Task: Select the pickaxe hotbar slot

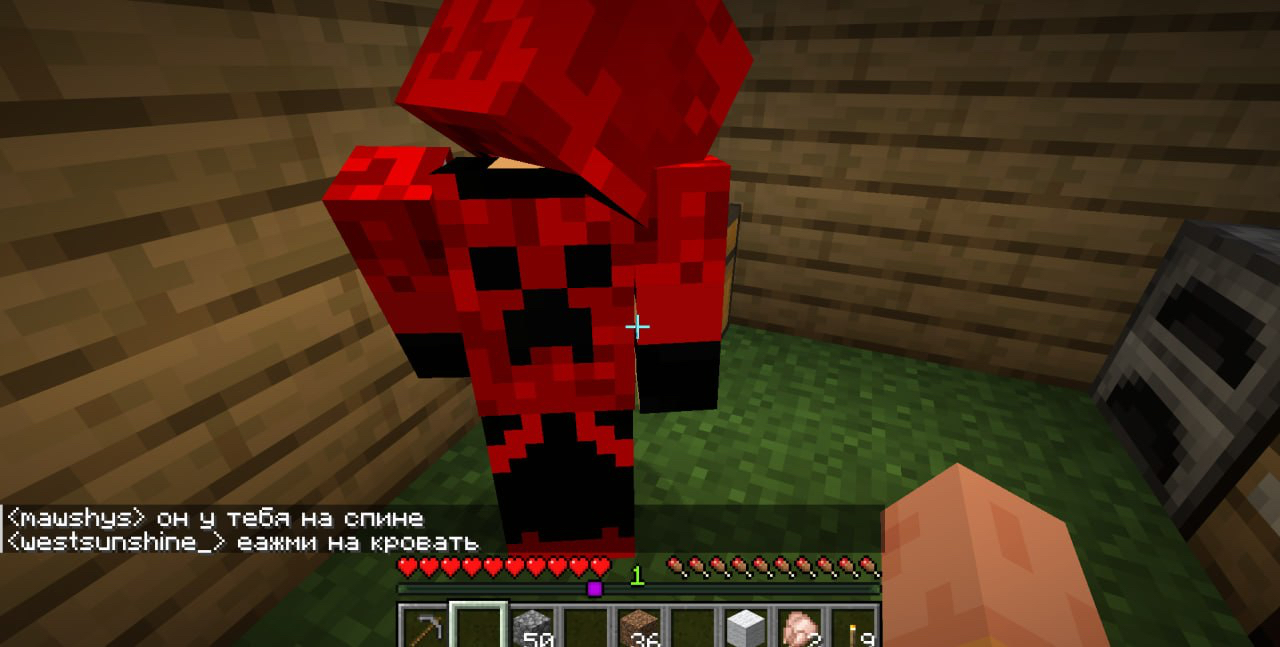Action: click(424, 629)
